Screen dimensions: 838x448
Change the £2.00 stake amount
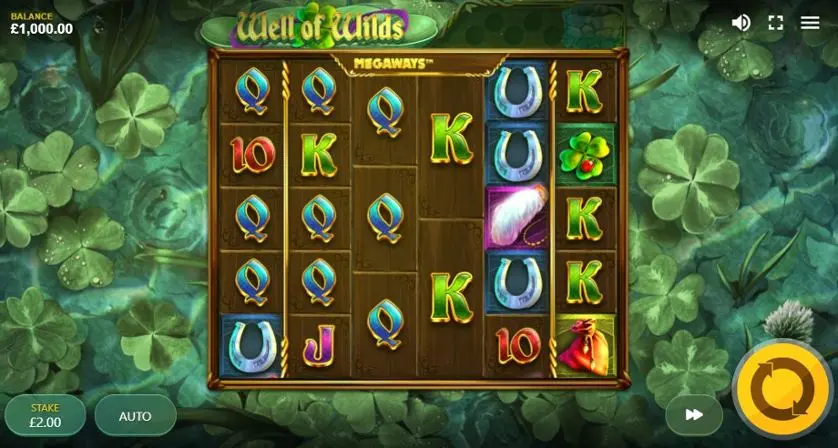point(45,416)
